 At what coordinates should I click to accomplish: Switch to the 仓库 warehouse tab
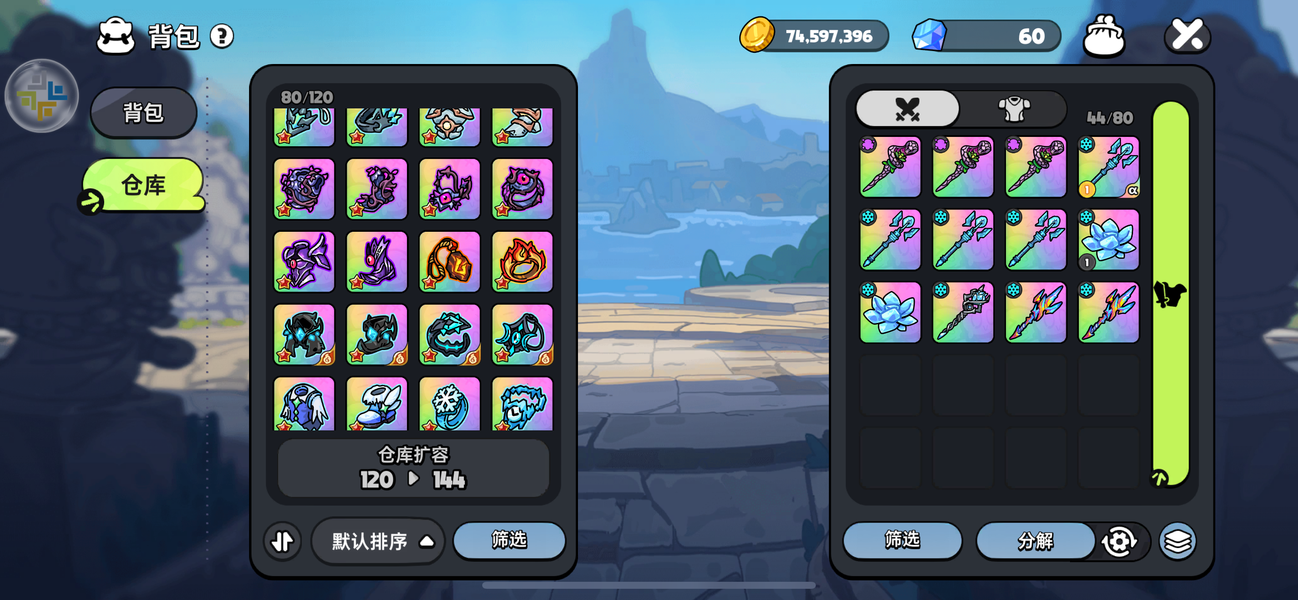[143, 185]
